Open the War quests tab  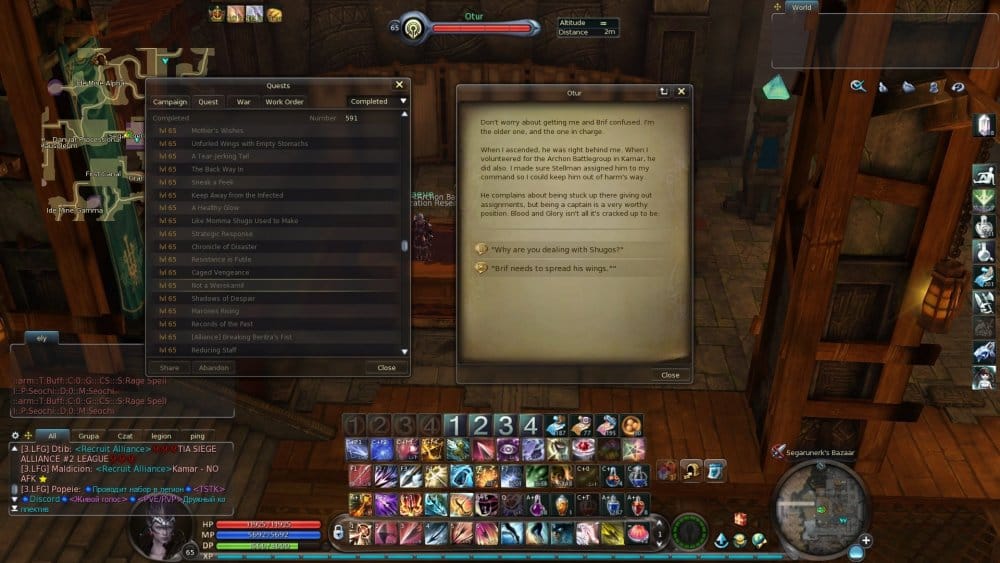(x=243, y=101)
